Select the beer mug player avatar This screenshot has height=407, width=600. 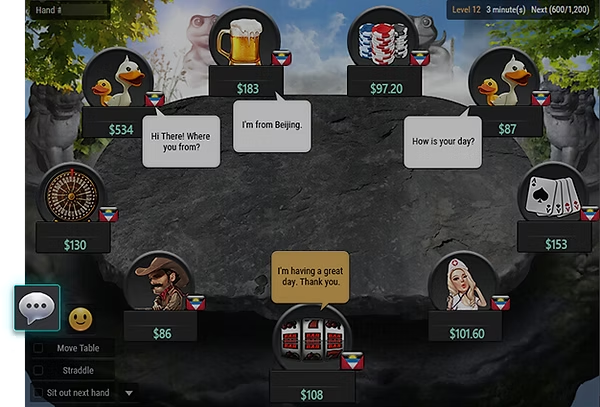(x=244, y=40)
